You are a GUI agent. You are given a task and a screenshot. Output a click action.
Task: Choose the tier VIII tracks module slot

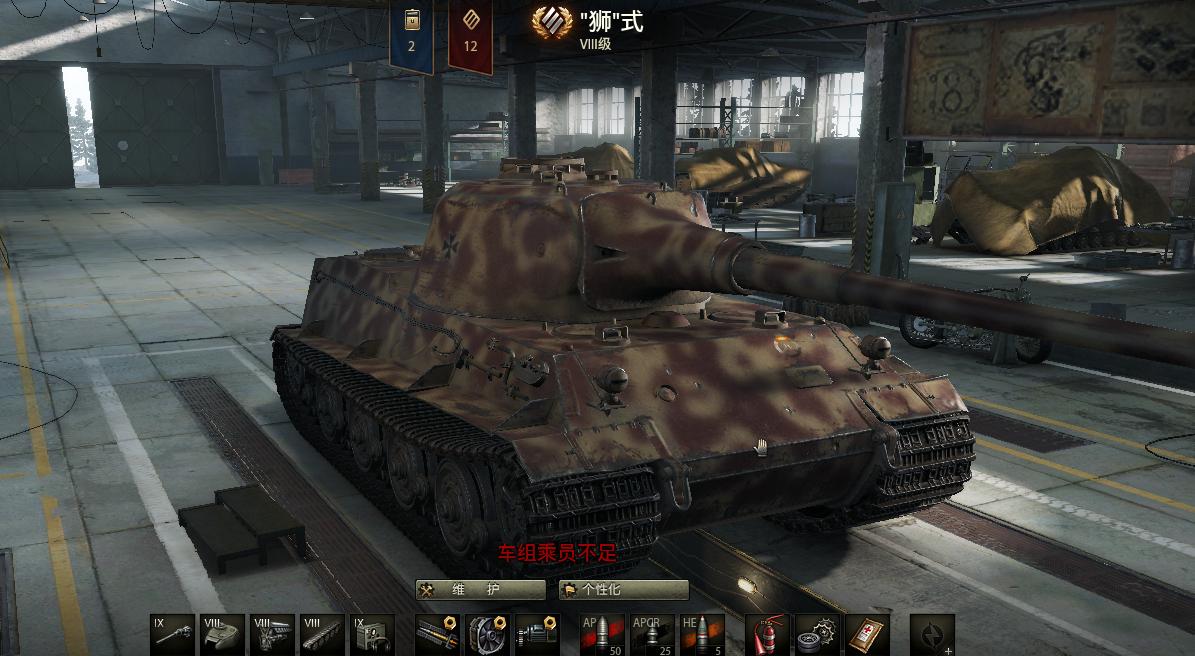click(x=322, y=635)
